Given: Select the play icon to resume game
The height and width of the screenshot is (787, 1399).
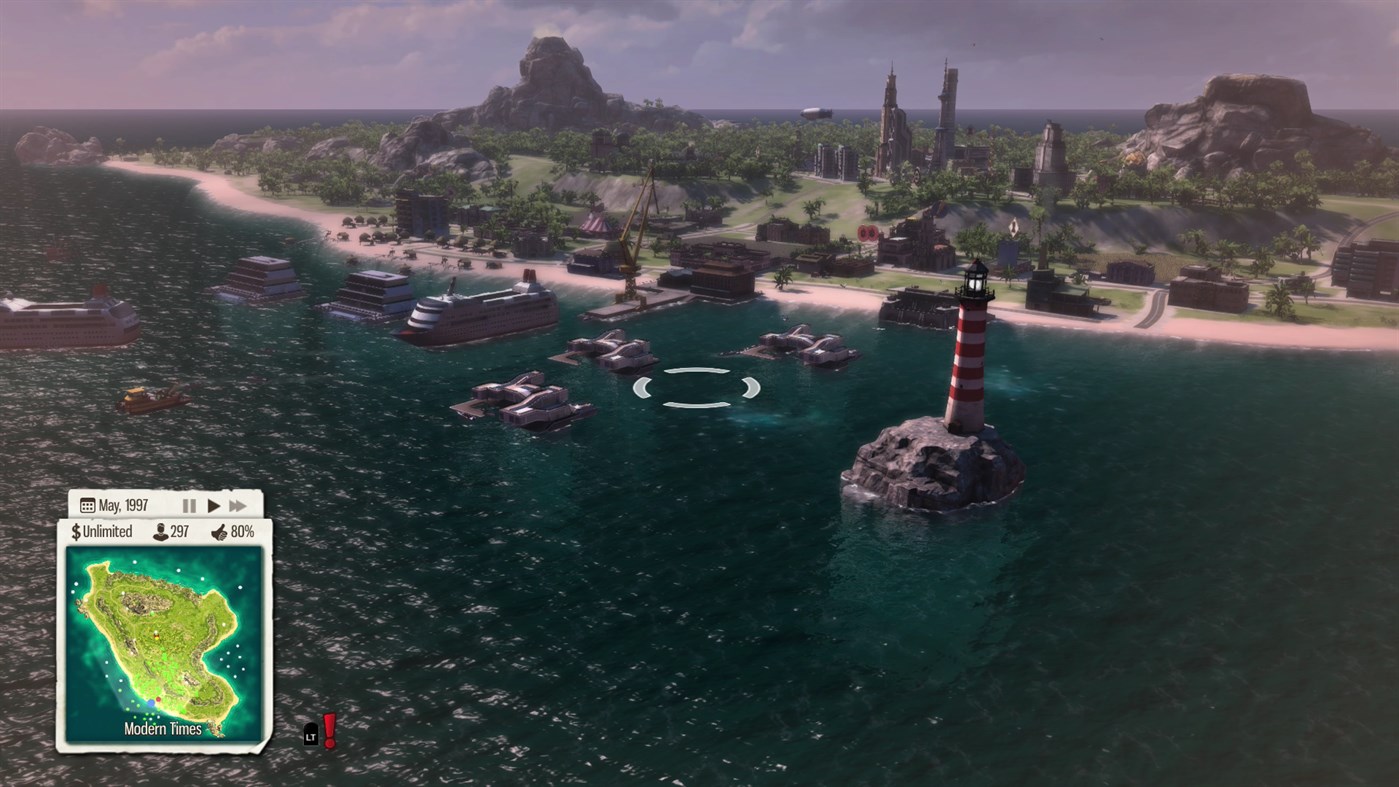Looking at the screenshot, I should 213,505.
